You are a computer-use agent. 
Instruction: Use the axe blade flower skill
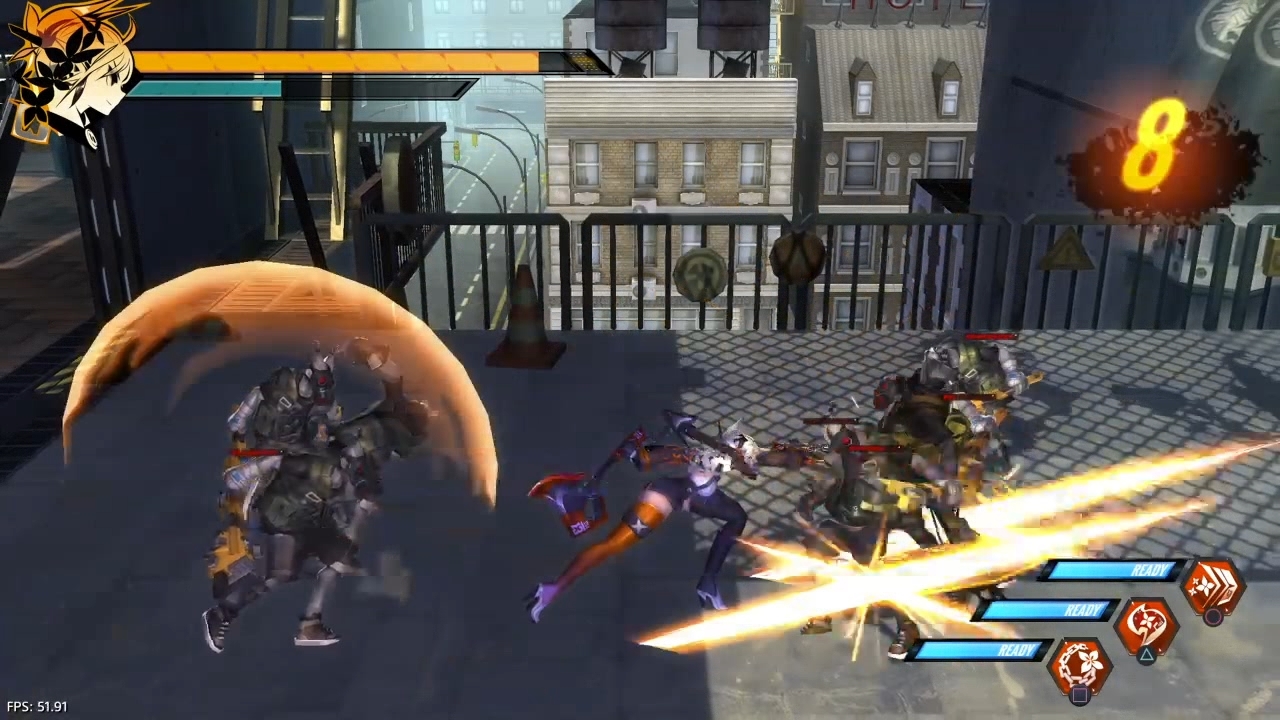click(x=1145, y=626)
